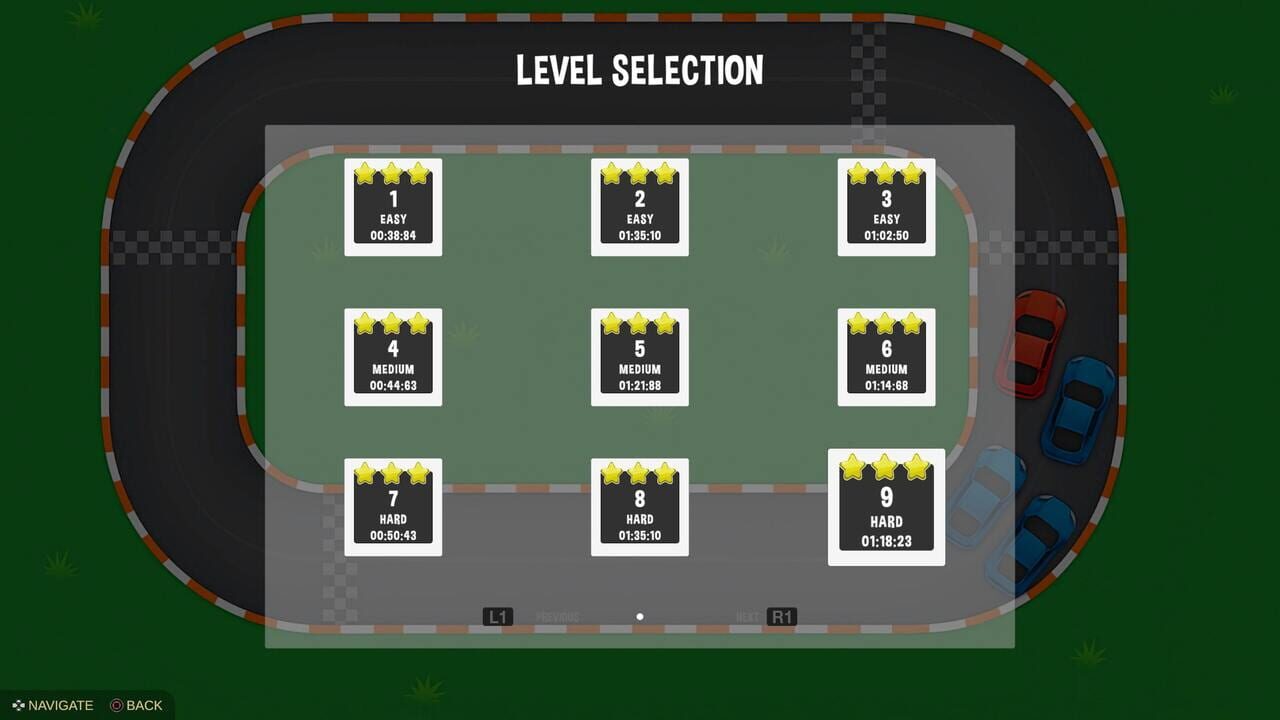Image resolution: width=1280 pixels, height=720 pixels.
Task: Select Level 3 Easy stage
Action: [x=886, y=205]
